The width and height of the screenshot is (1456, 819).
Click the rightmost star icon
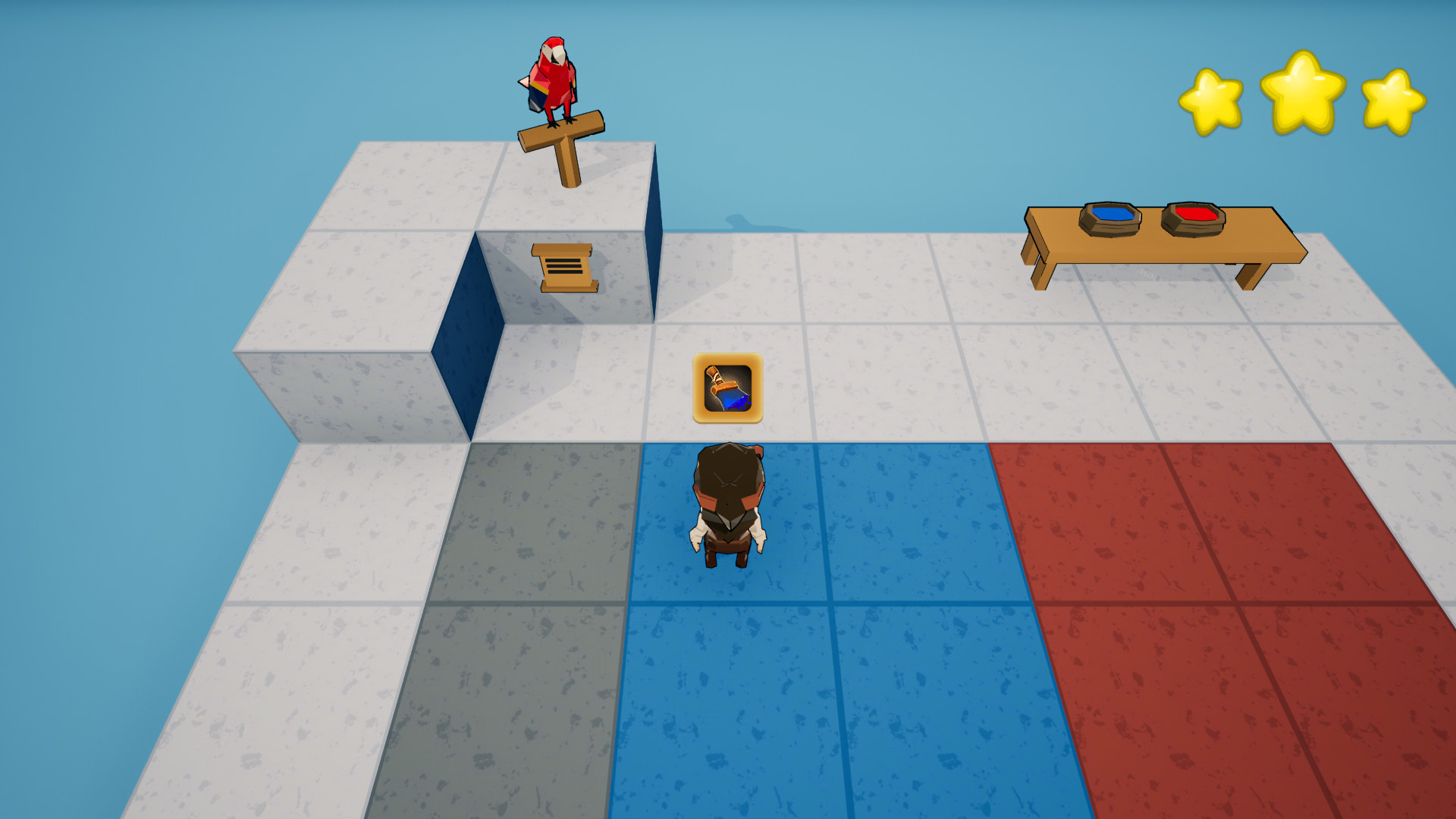1392,99
